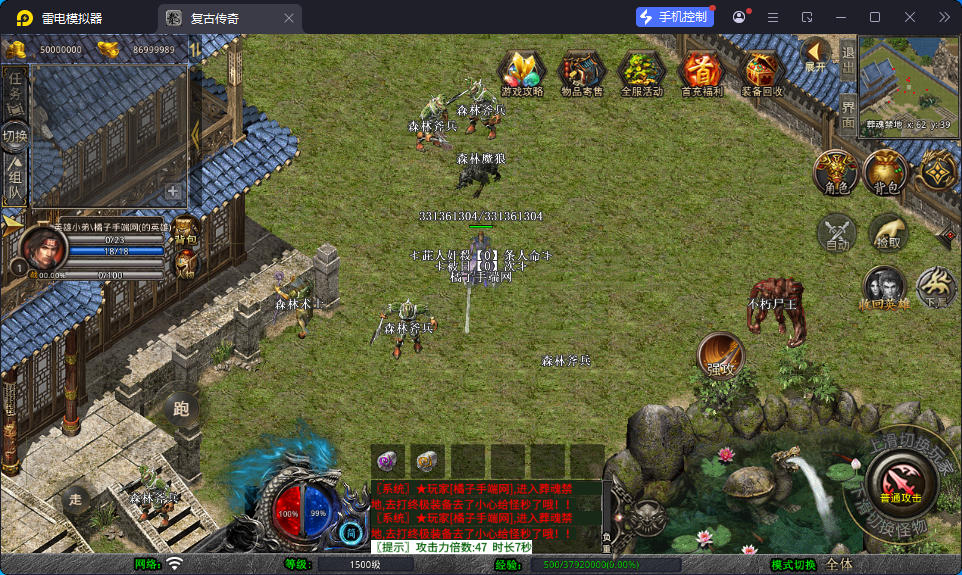
Task: Open the 游戏攻略 game guide icon
Action: [522, 72]
